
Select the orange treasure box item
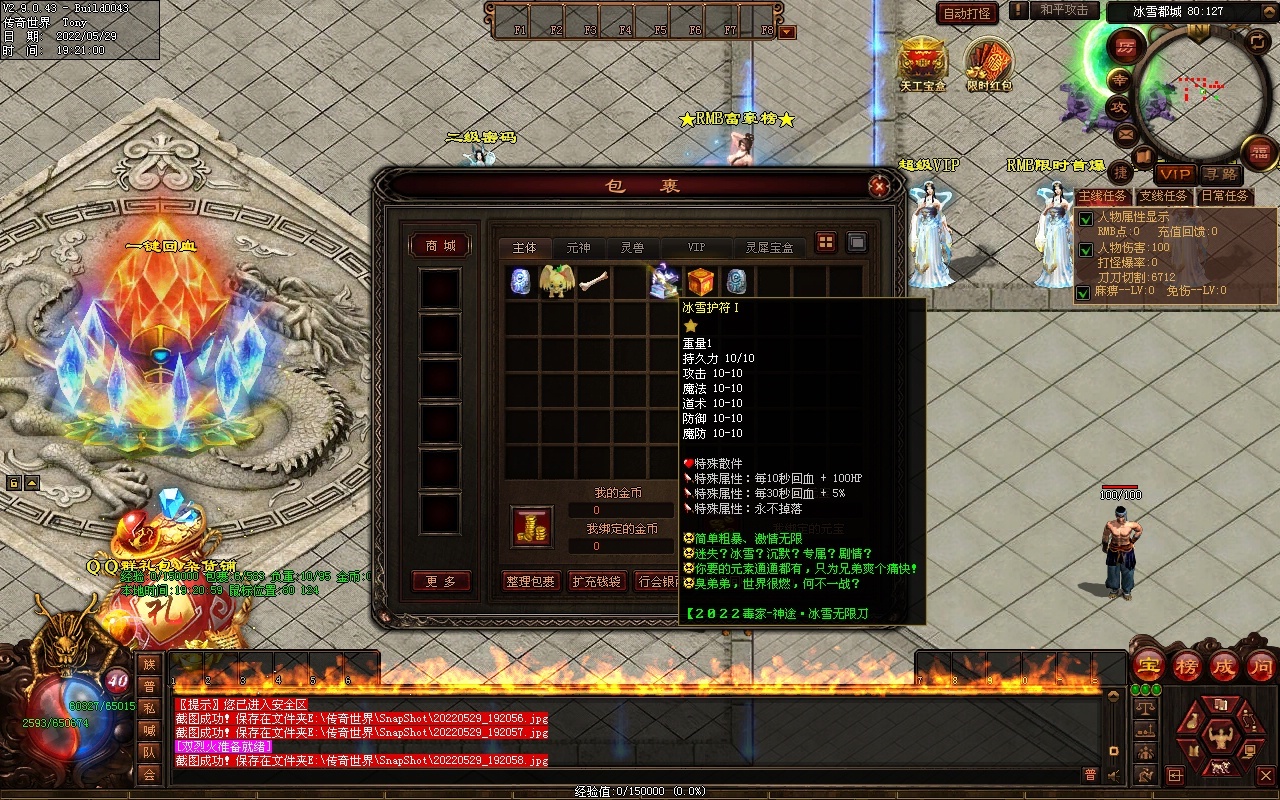[700, 282]
